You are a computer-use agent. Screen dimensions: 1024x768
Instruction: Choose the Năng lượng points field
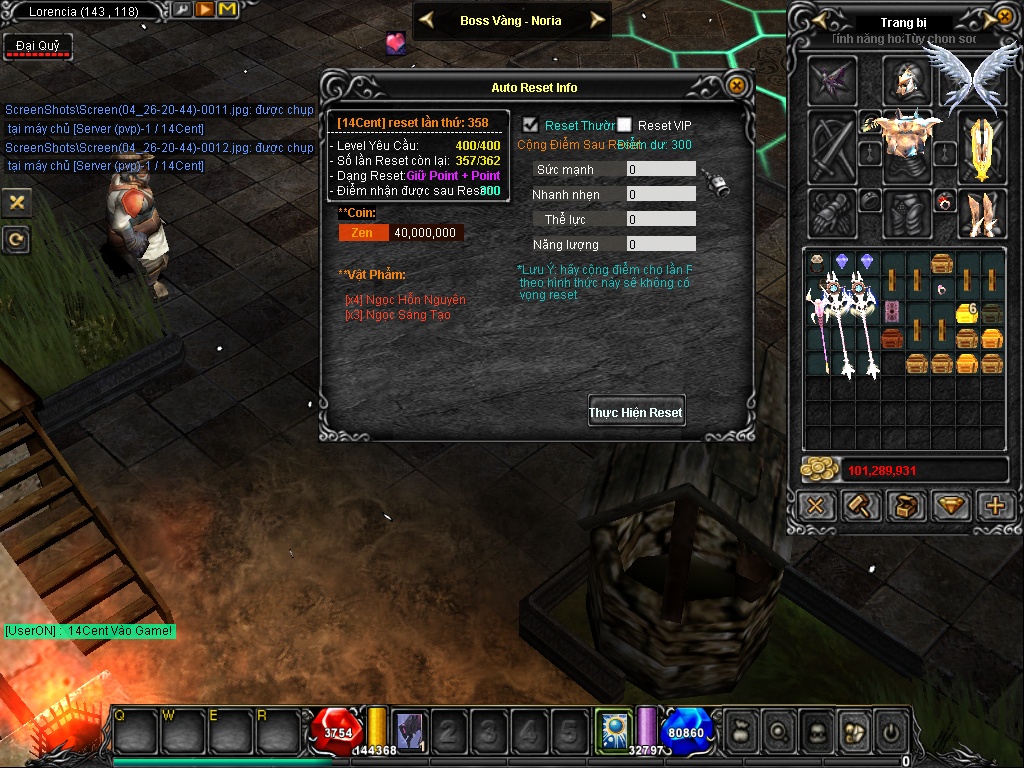660,244
